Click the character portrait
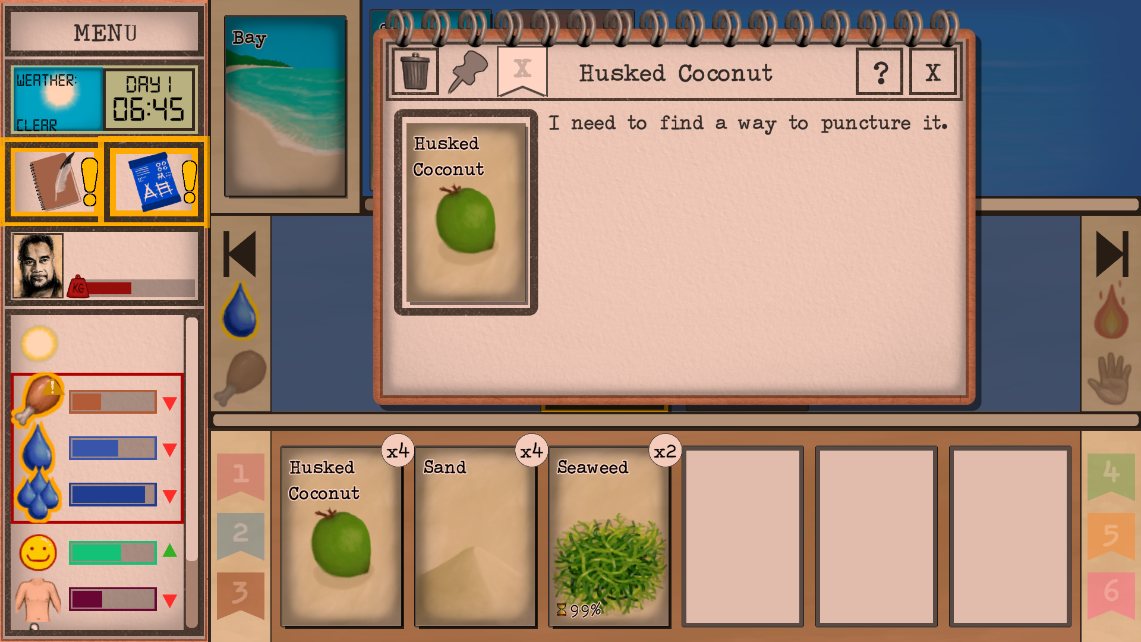 click(39, 266)
